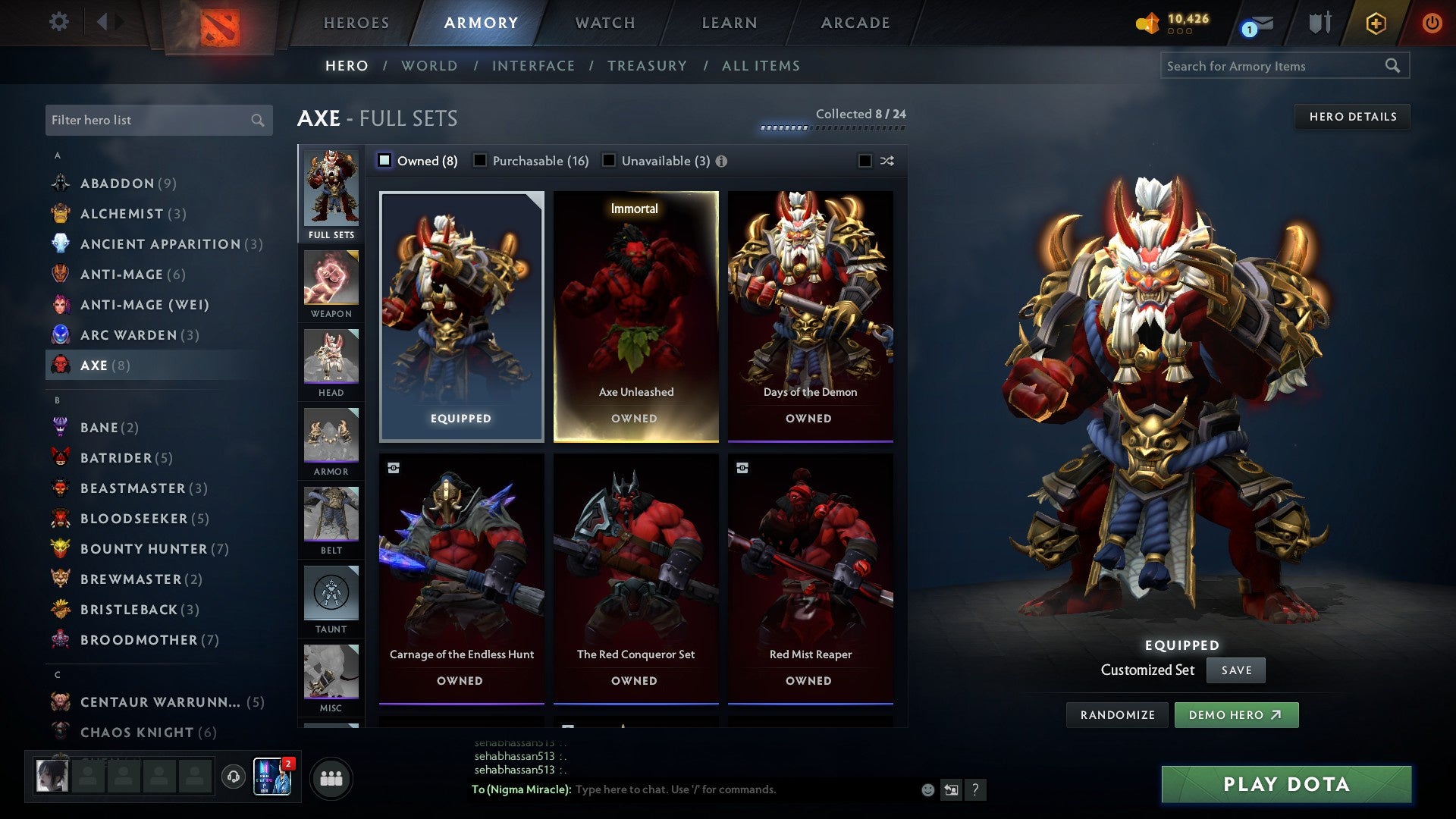Open the settings gear icon
Image resolution: width=1456 pixels, height=819 pixels.
click(x=59, y=21)
